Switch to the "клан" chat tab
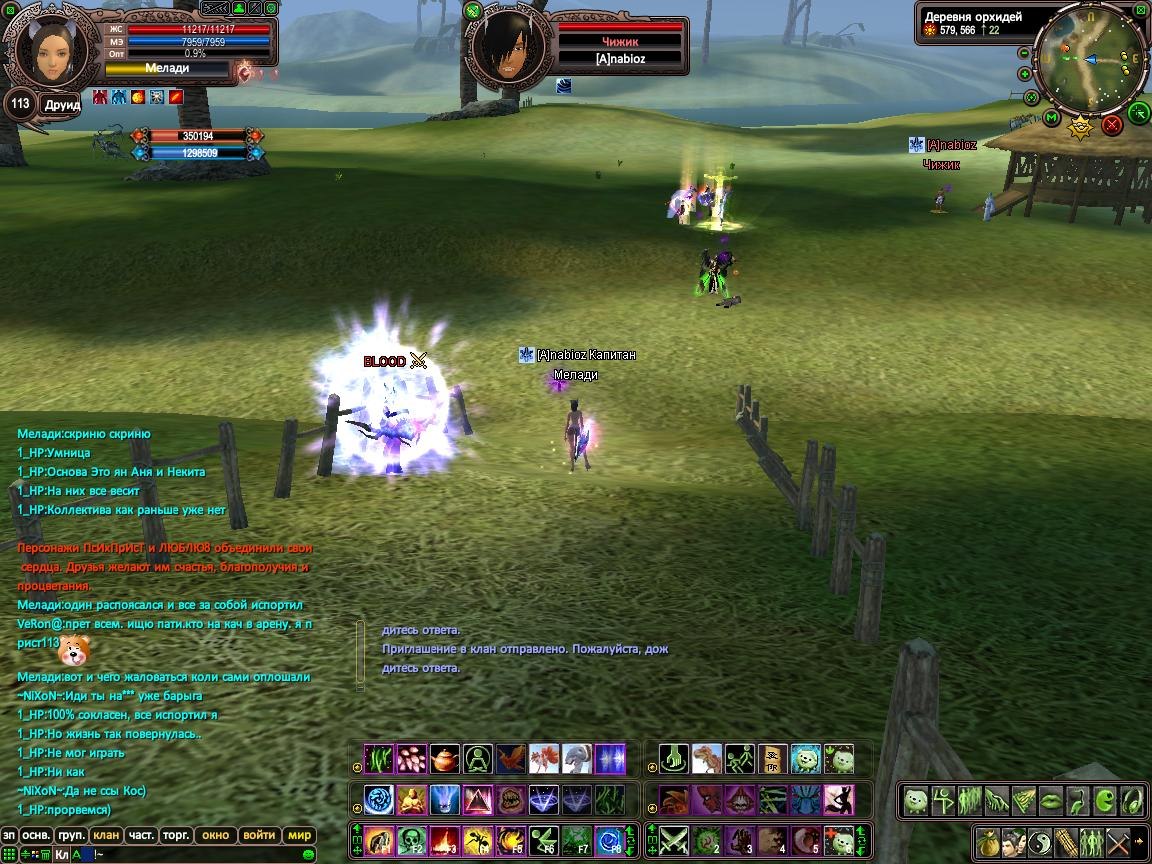Screen dimensions: 1152x864 point(105,835)
